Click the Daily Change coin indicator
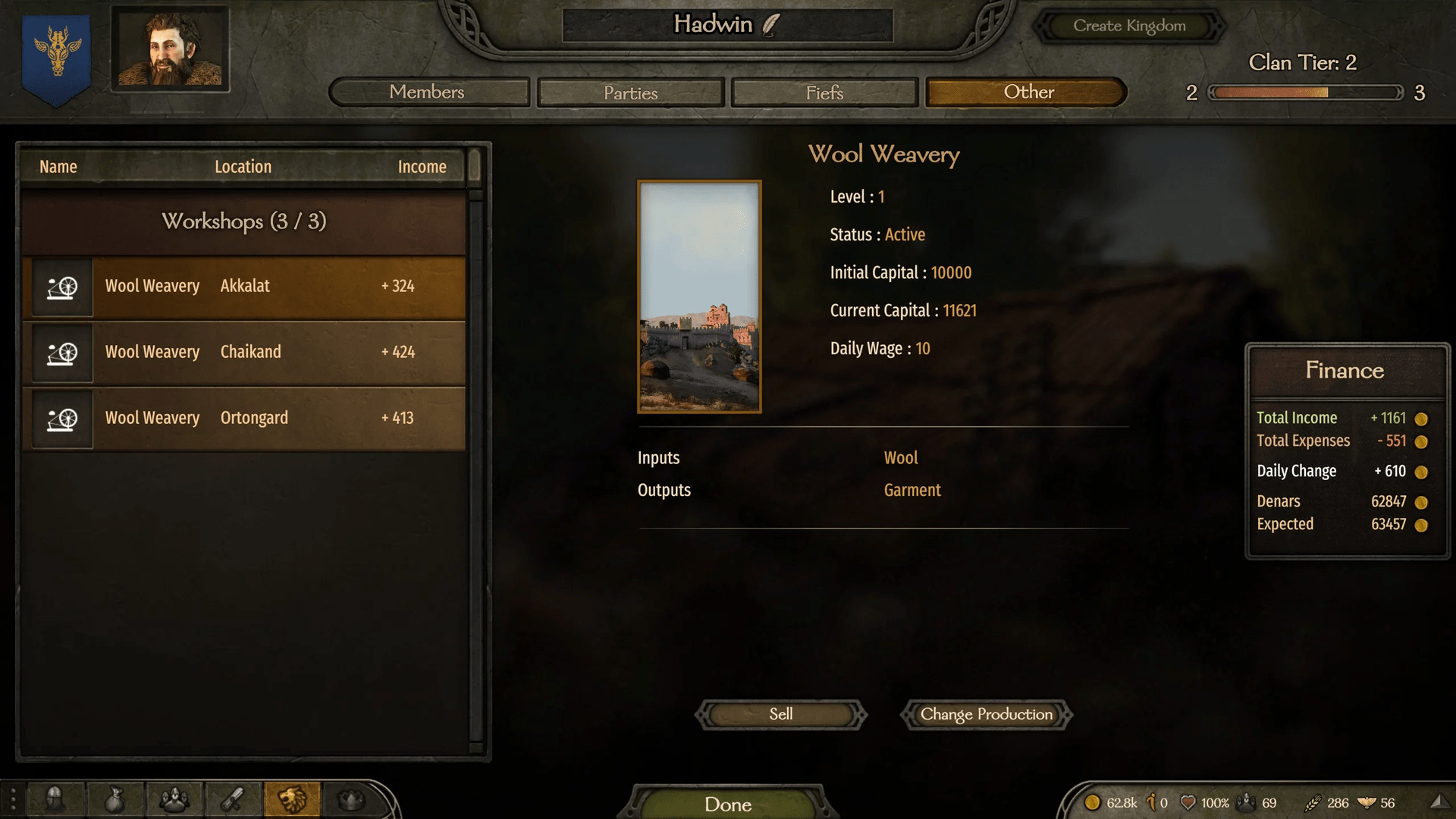 (1422, 471)
